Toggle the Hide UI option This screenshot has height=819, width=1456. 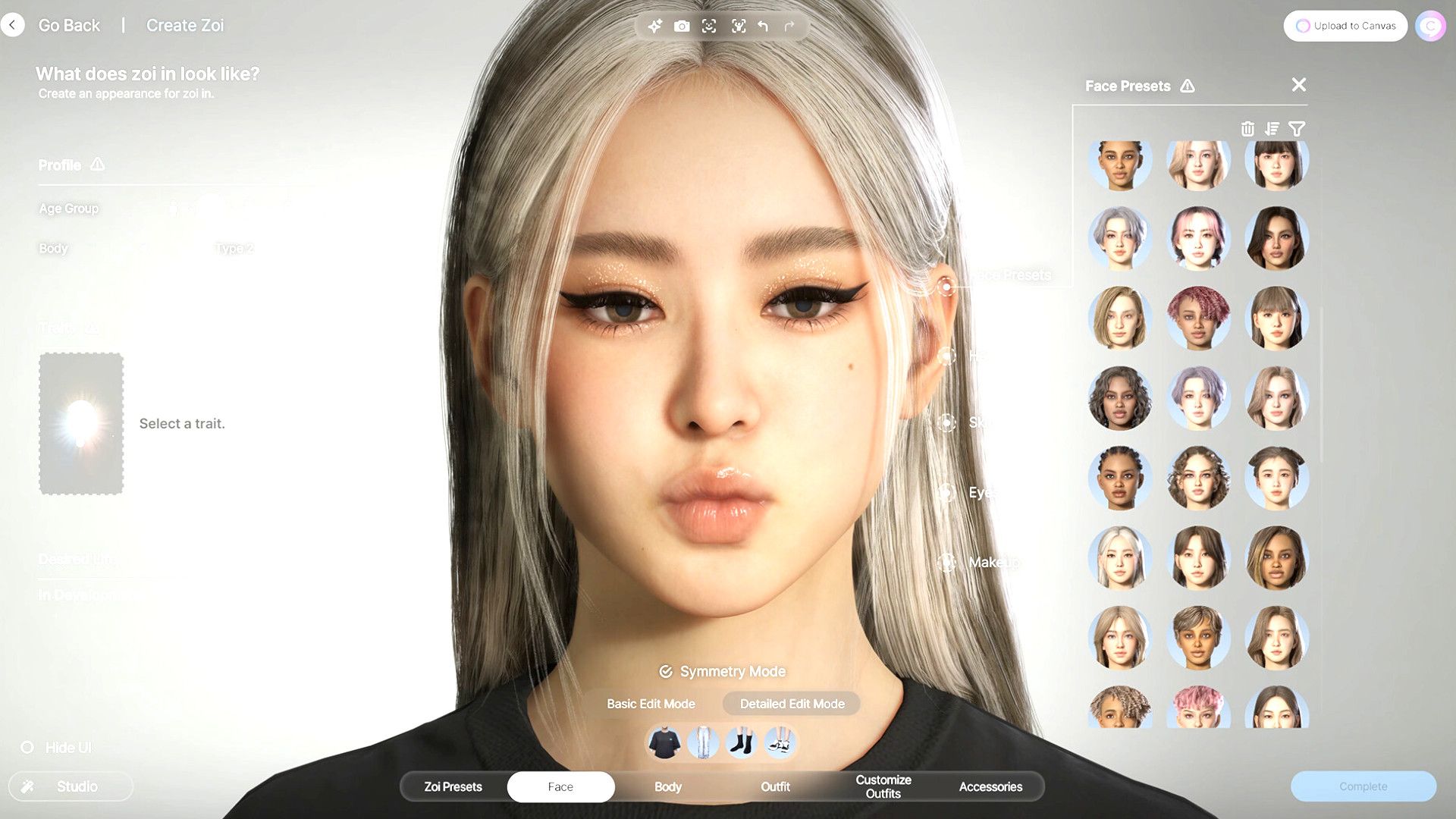click(27, 748)
